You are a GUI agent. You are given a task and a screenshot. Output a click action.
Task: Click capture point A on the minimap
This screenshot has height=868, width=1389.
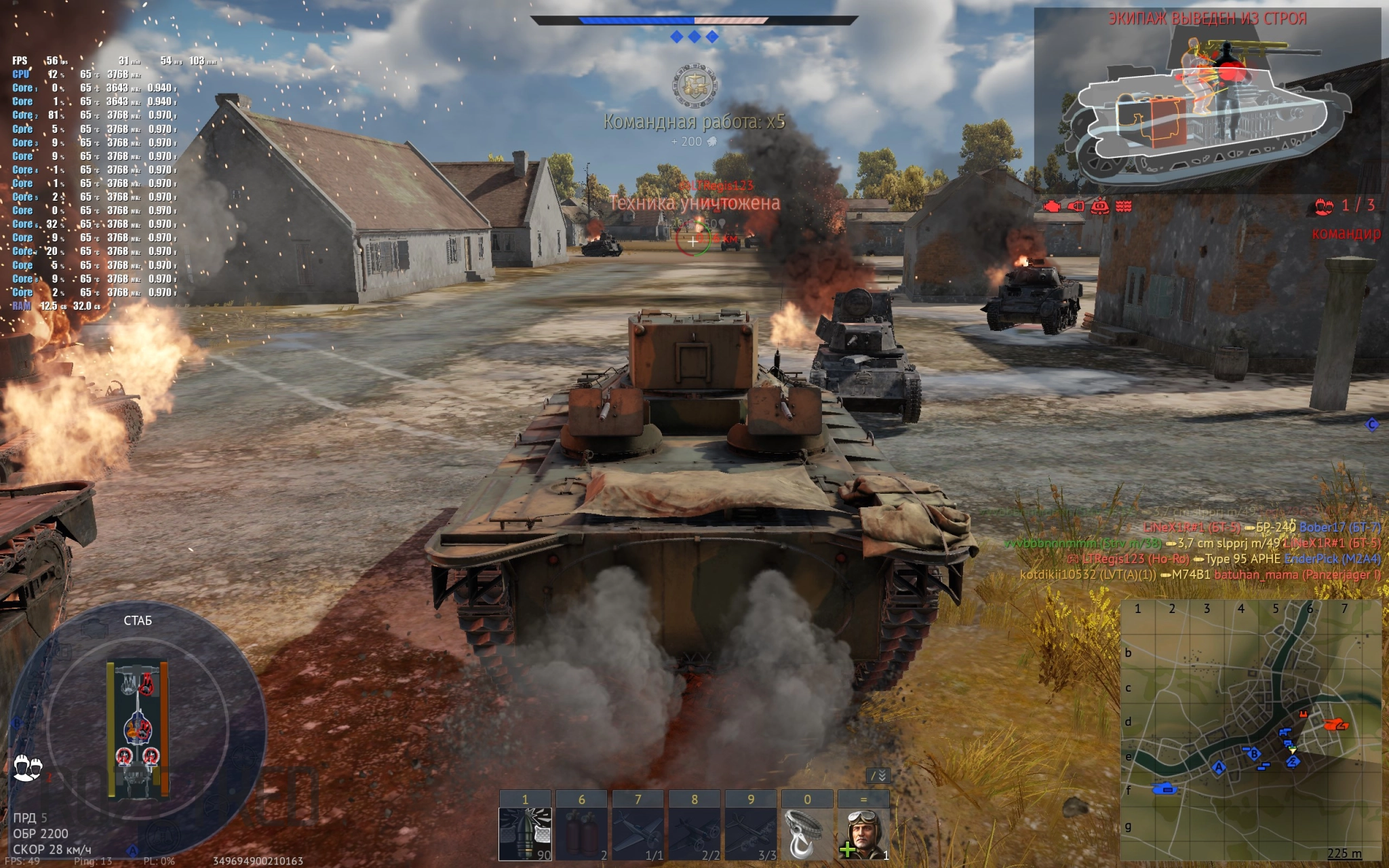point(1219,768)
